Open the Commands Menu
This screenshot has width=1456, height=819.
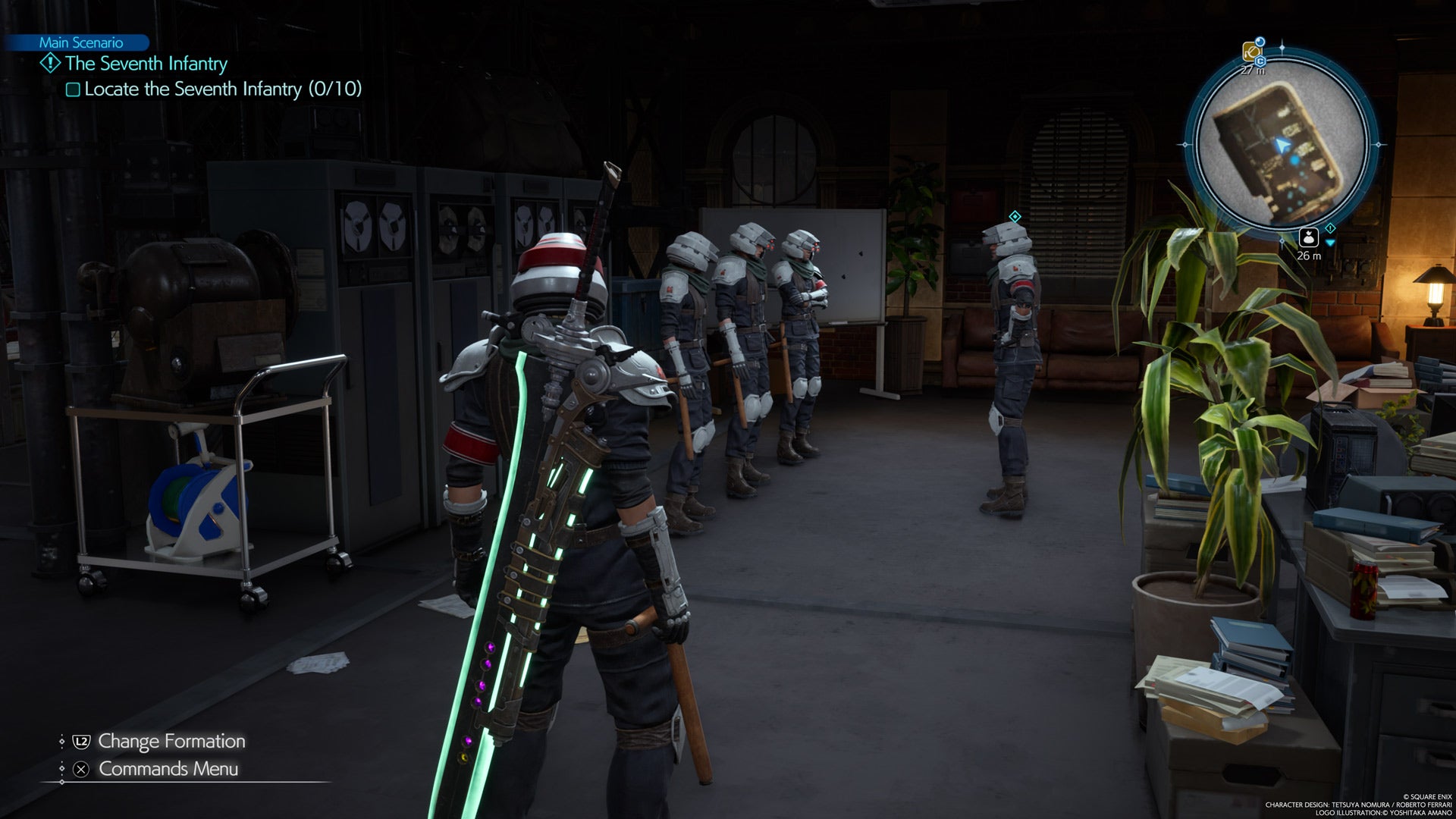168,769
